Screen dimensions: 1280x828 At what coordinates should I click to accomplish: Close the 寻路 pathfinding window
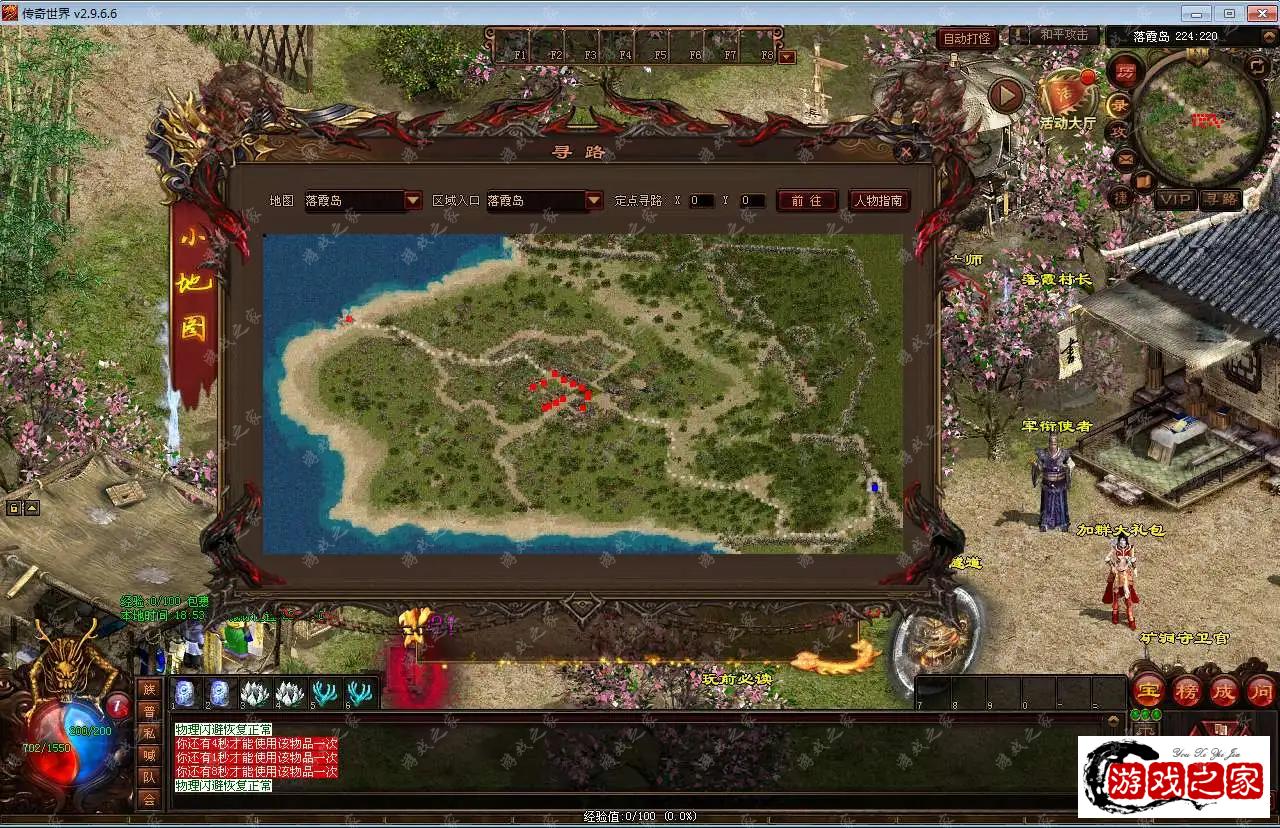[x=905, y=152]
